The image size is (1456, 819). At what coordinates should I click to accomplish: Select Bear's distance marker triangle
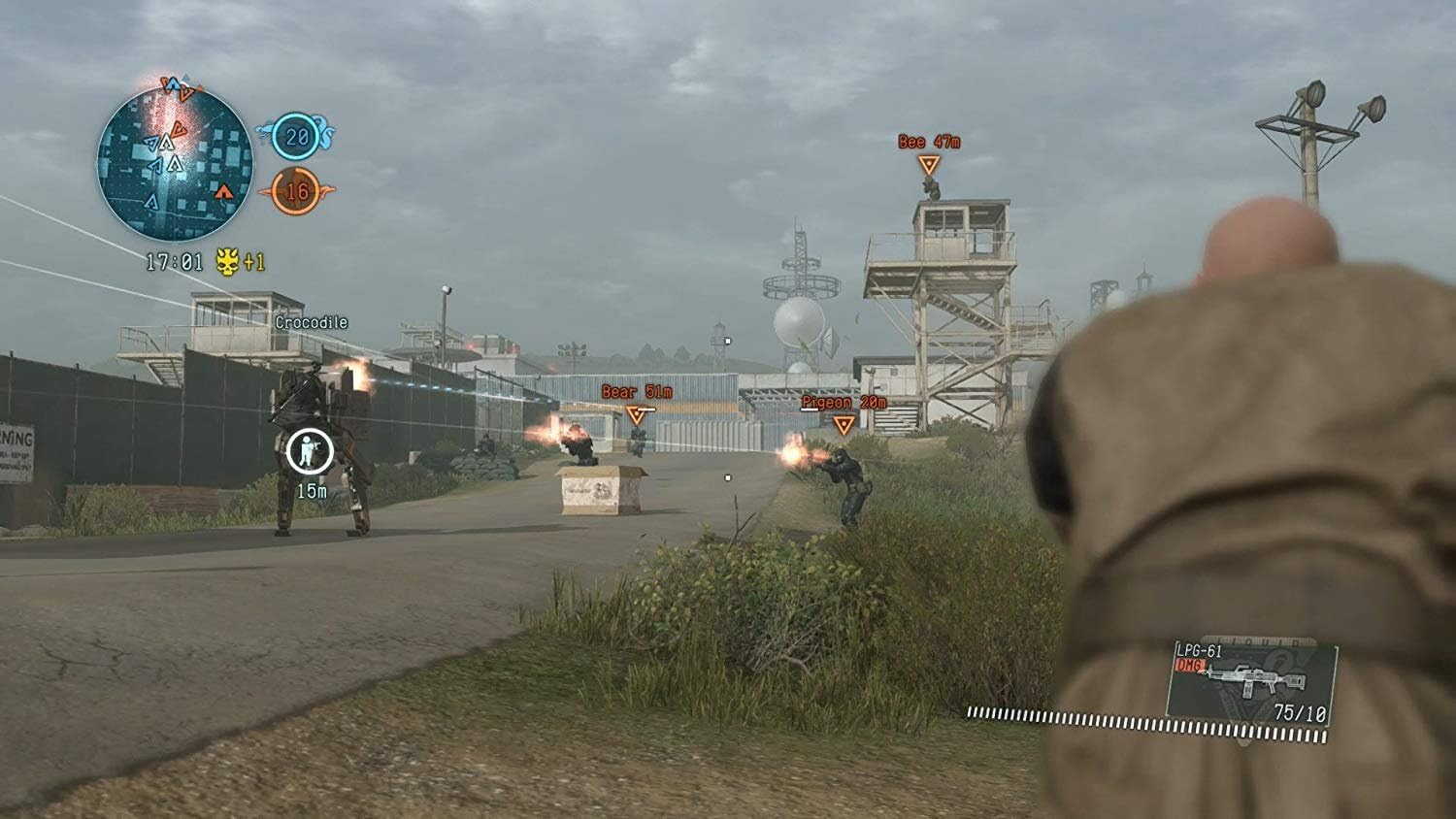point(636,415)
